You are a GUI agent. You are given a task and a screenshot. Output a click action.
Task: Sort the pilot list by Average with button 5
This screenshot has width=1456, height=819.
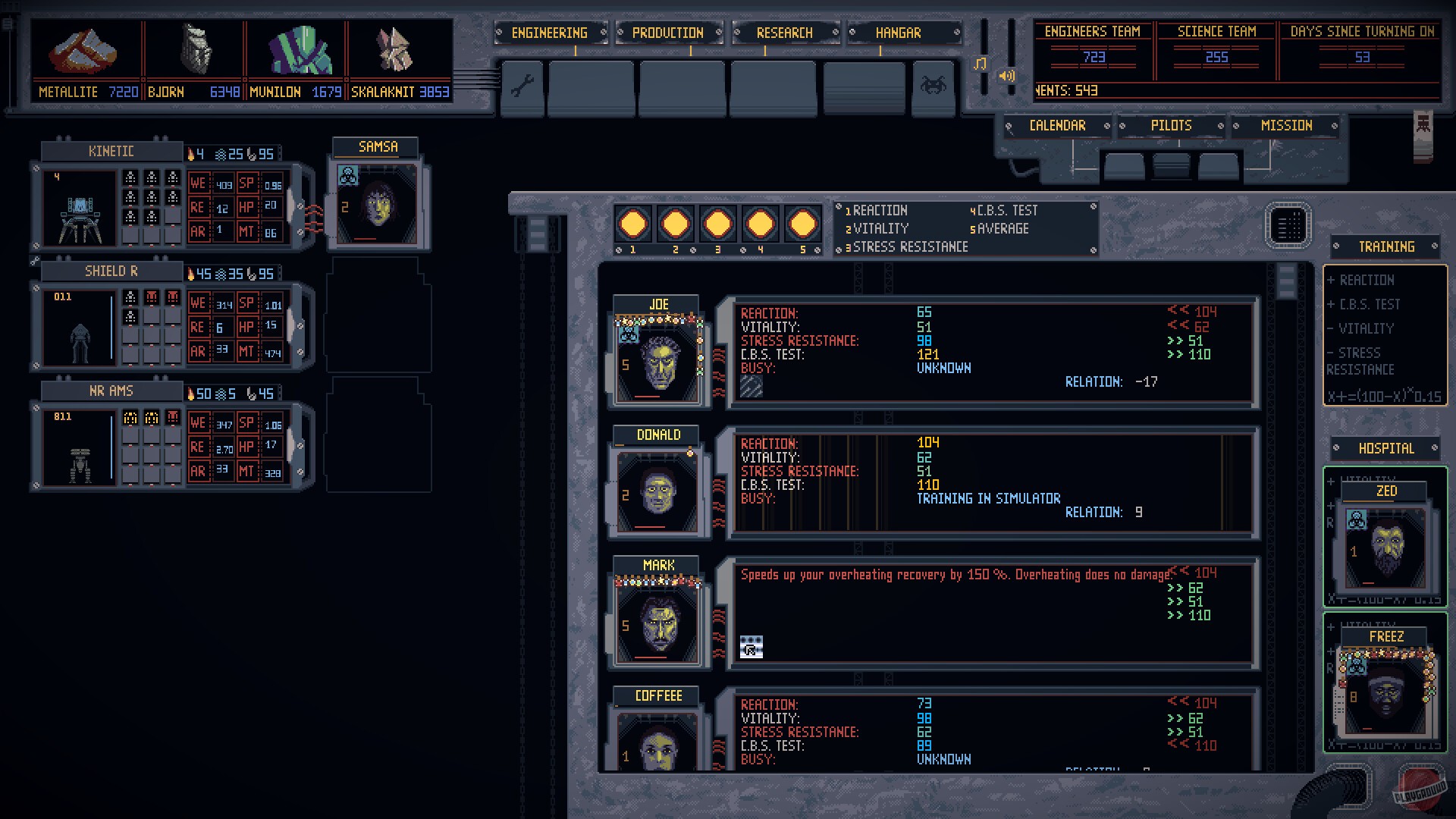(x=802, y=224)
